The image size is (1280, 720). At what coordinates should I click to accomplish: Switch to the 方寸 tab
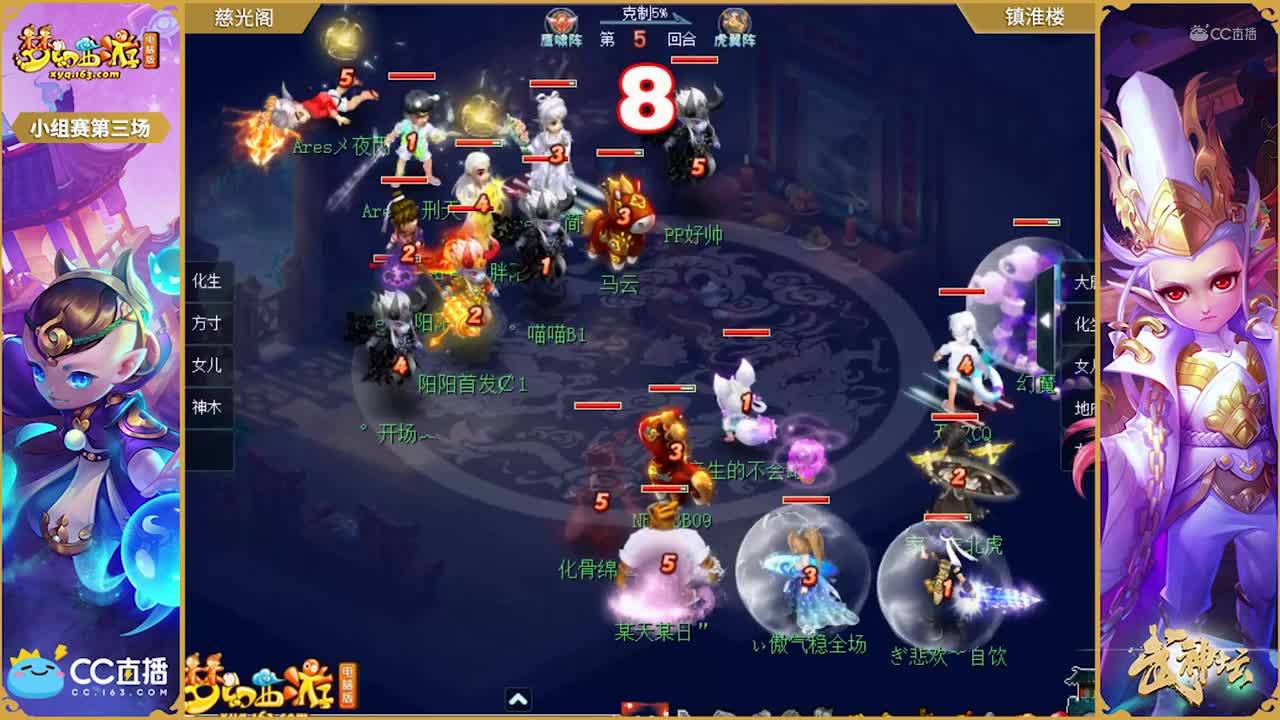[x=208, y=324]
